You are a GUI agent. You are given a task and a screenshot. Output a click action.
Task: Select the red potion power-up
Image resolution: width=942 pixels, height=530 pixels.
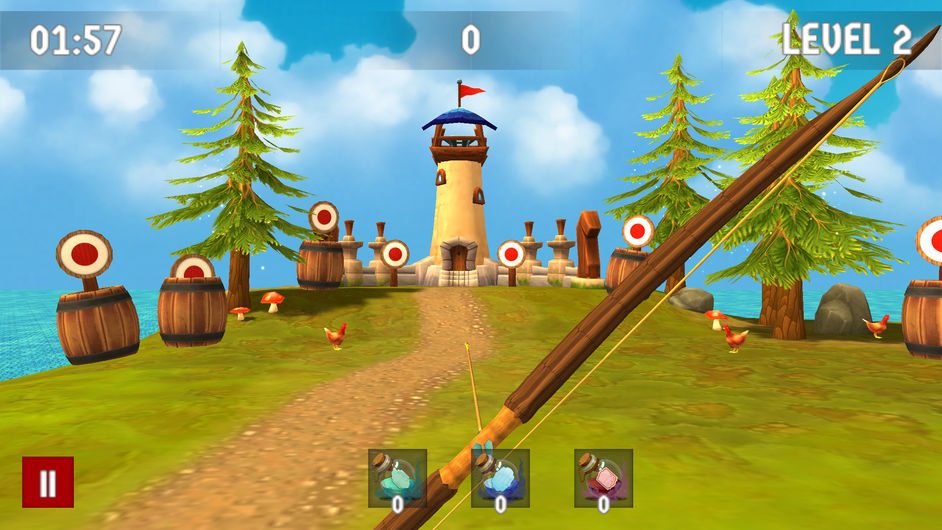point(603,478)
